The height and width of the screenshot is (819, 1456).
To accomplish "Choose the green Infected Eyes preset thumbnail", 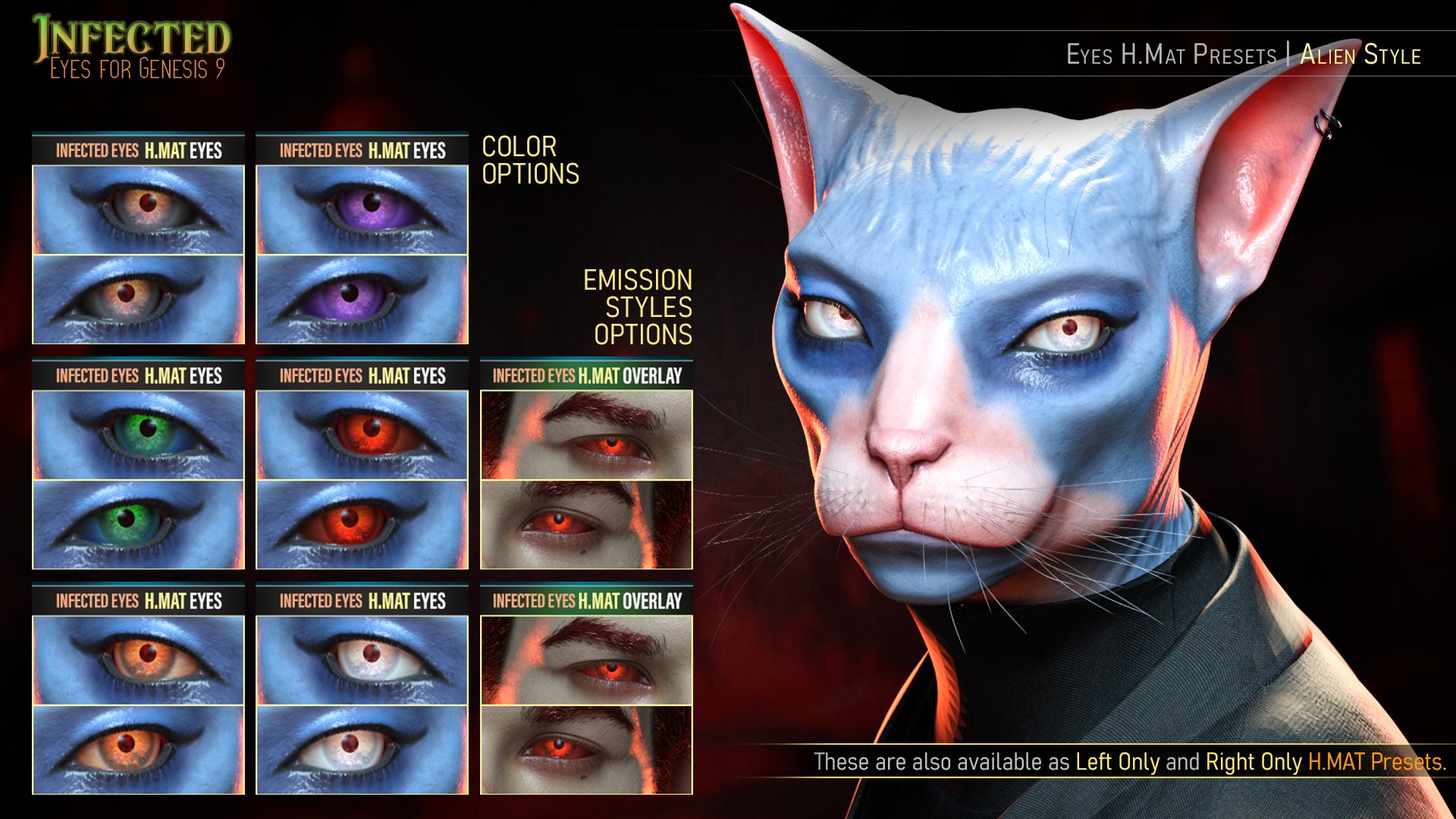I will (138, 479).
